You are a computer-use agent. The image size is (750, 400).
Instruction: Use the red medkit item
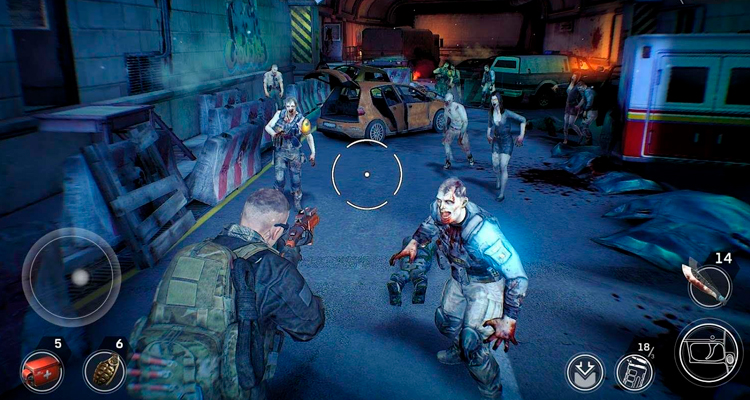pos(42,371)
